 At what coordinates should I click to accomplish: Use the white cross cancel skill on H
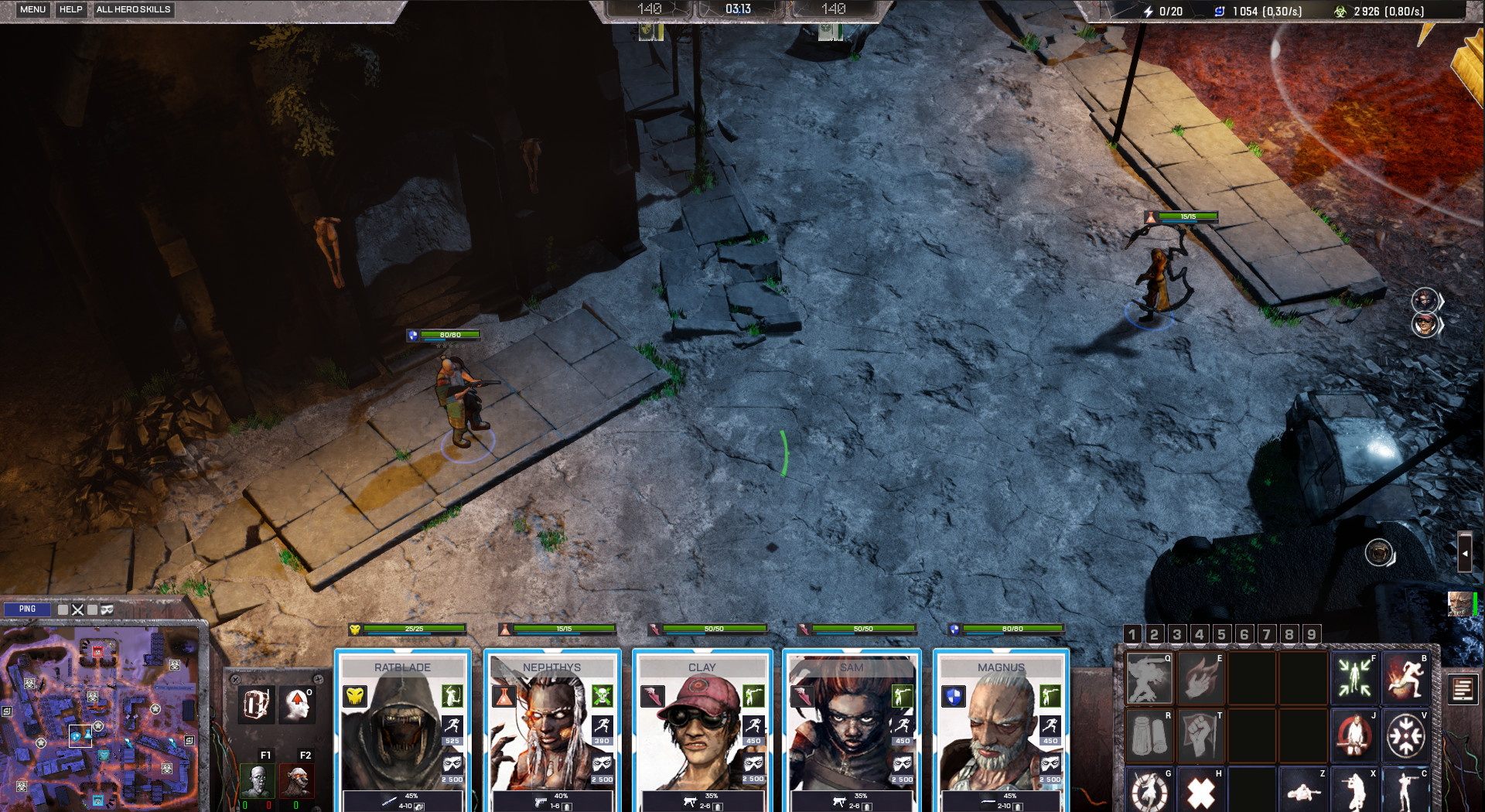point(1200,792)
